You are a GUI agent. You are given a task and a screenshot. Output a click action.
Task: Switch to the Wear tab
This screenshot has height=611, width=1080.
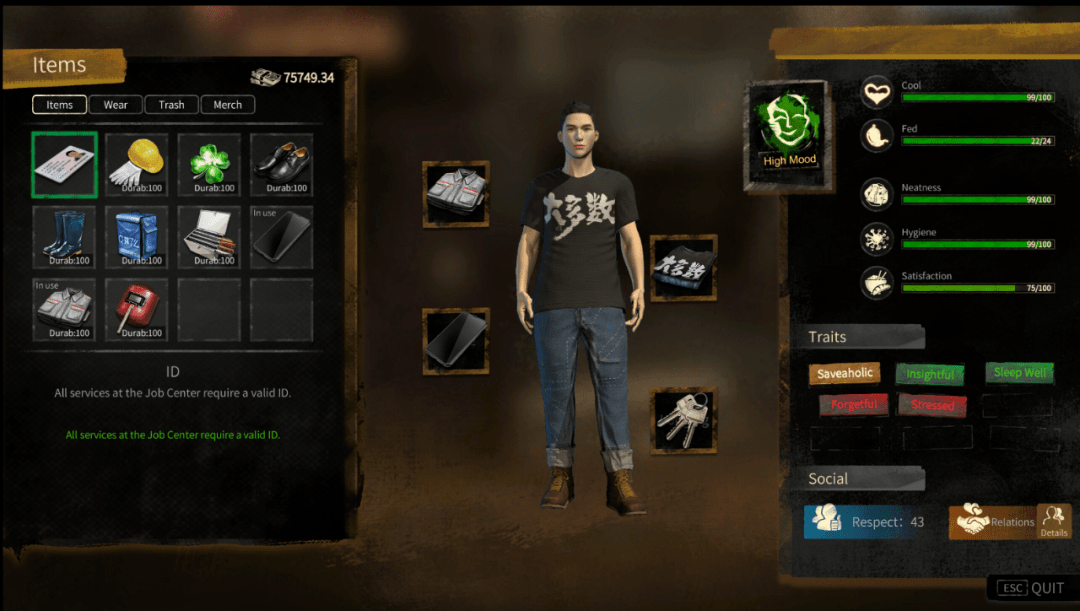115,105
